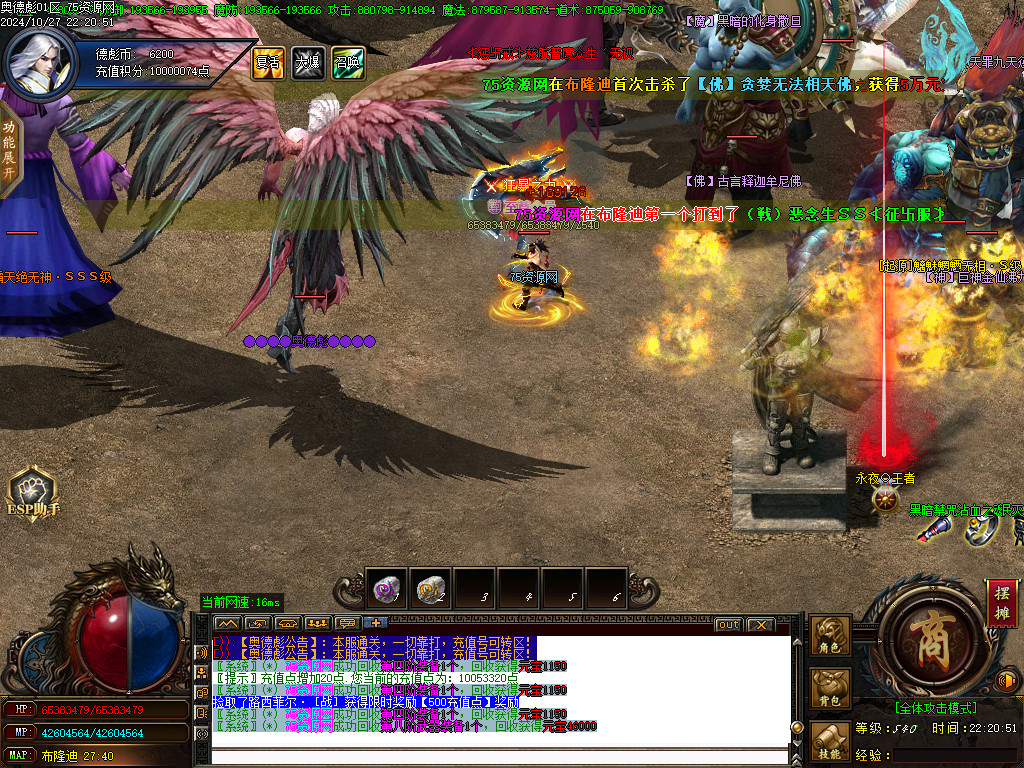Open the 摆摊 (Stall) banner
The height and width of the screenshot is (768, 1024).
[x=999, y=603]
